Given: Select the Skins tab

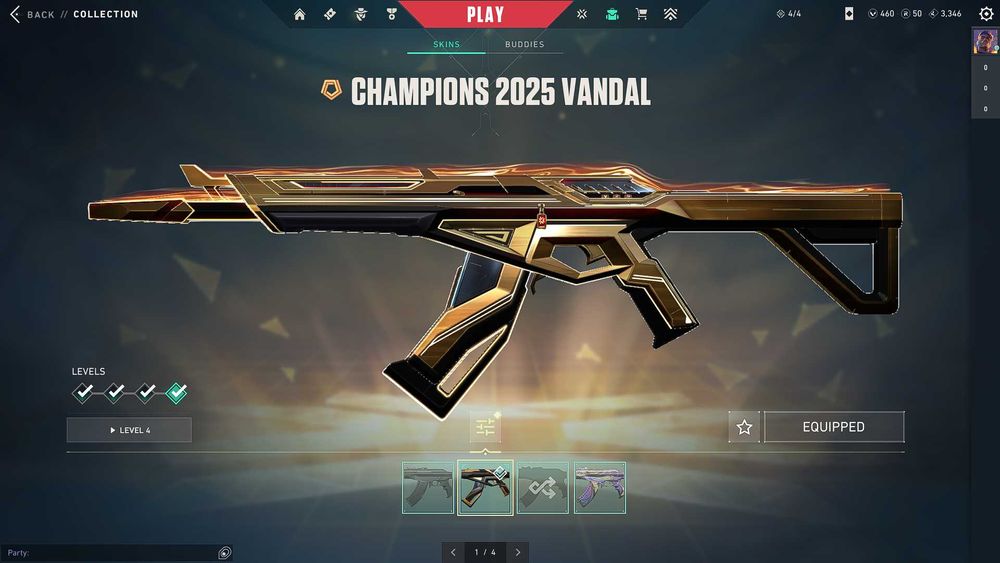Looking at the screenshot, I should pyautogui.click(x=446, y=45).
